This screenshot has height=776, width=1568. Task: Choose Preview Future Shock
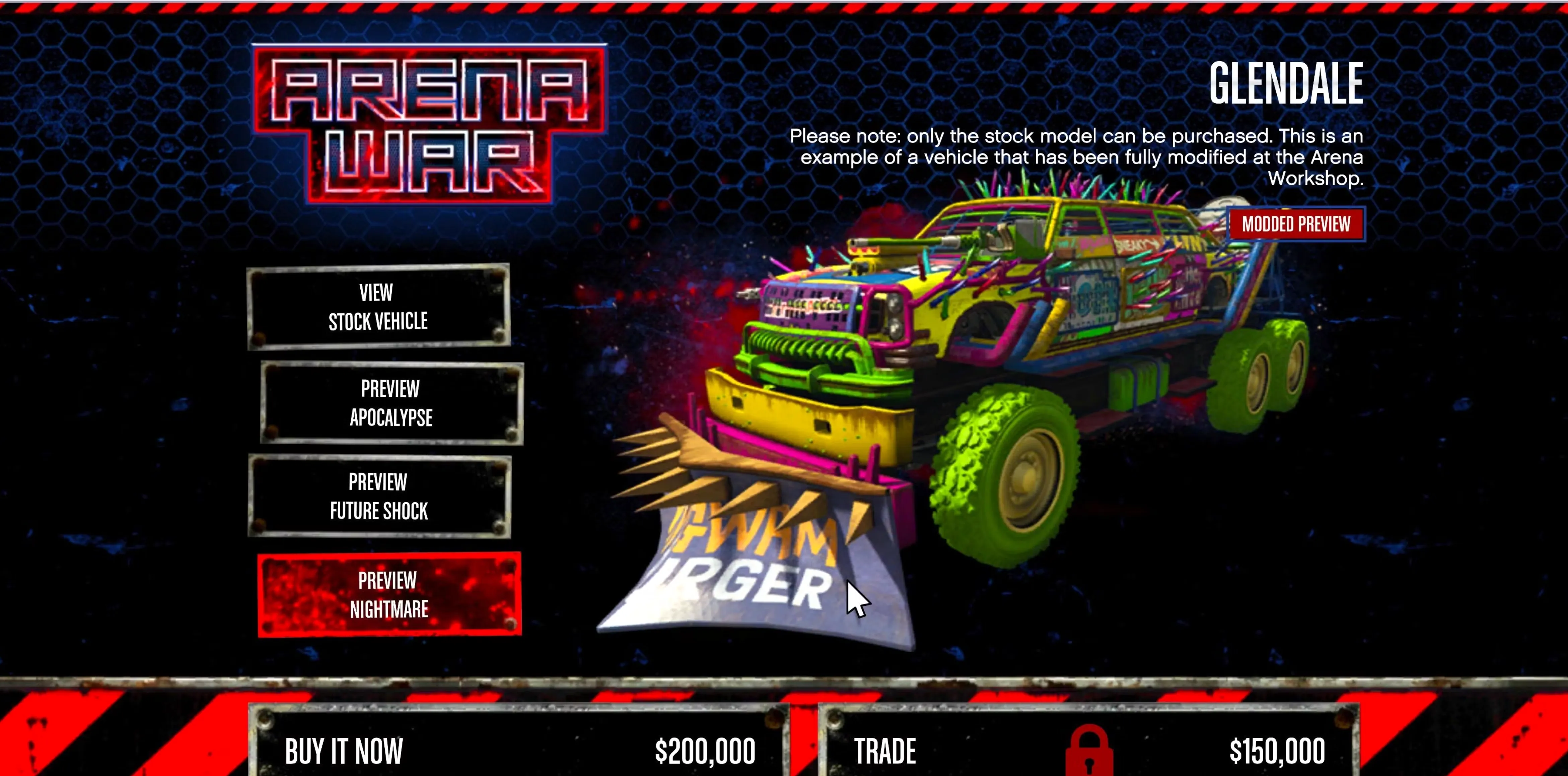[379, 497]
